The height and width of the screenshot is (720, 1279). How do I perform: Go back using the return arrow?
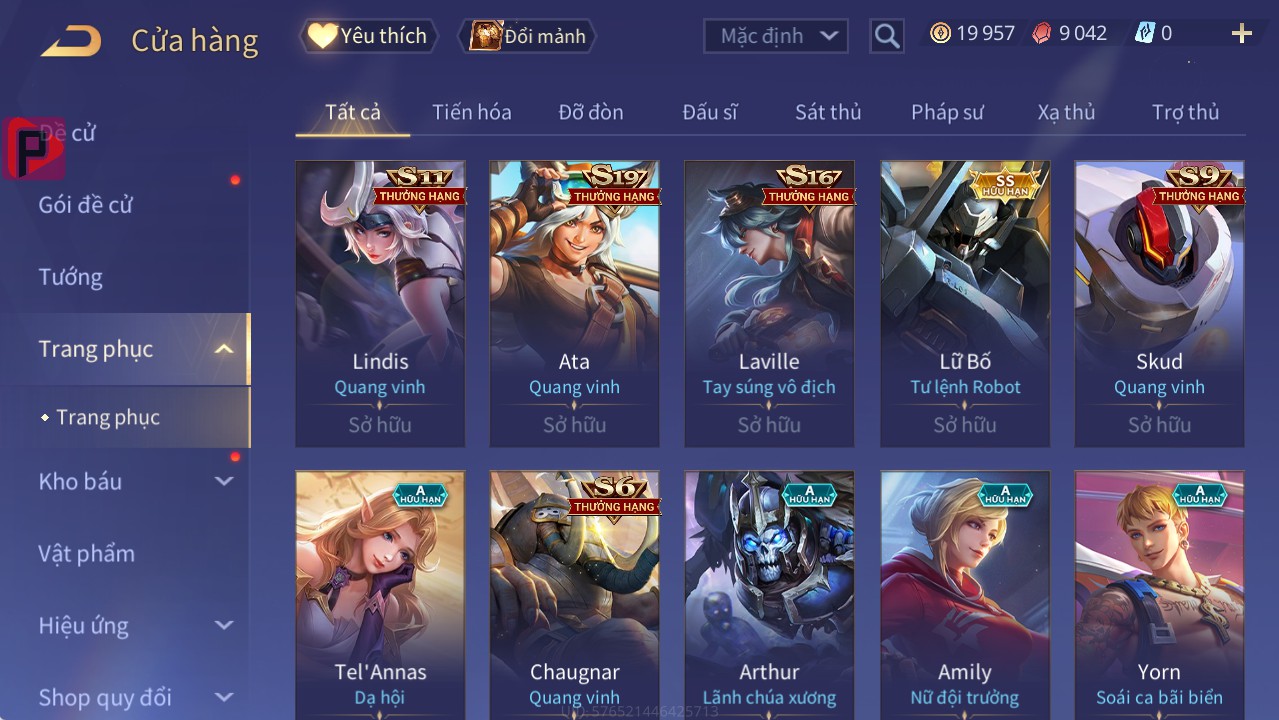(71, 40)
